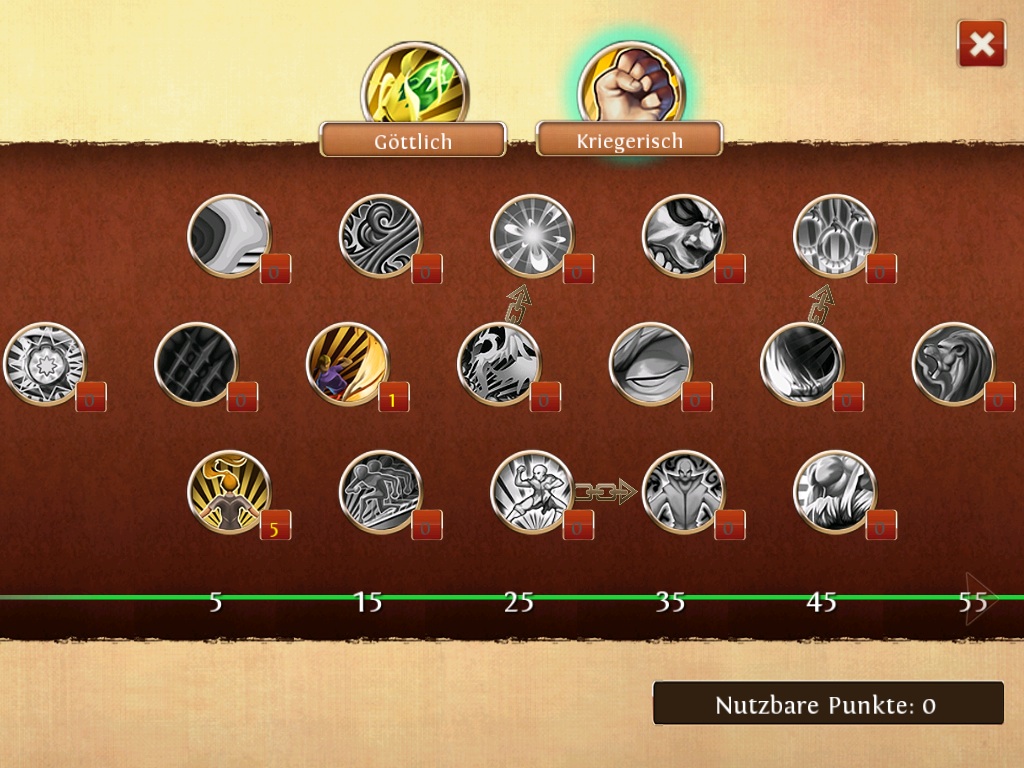Select the lion head skill
The height and width of the screenshot is (768, 1024).
(x=953, y=364)
